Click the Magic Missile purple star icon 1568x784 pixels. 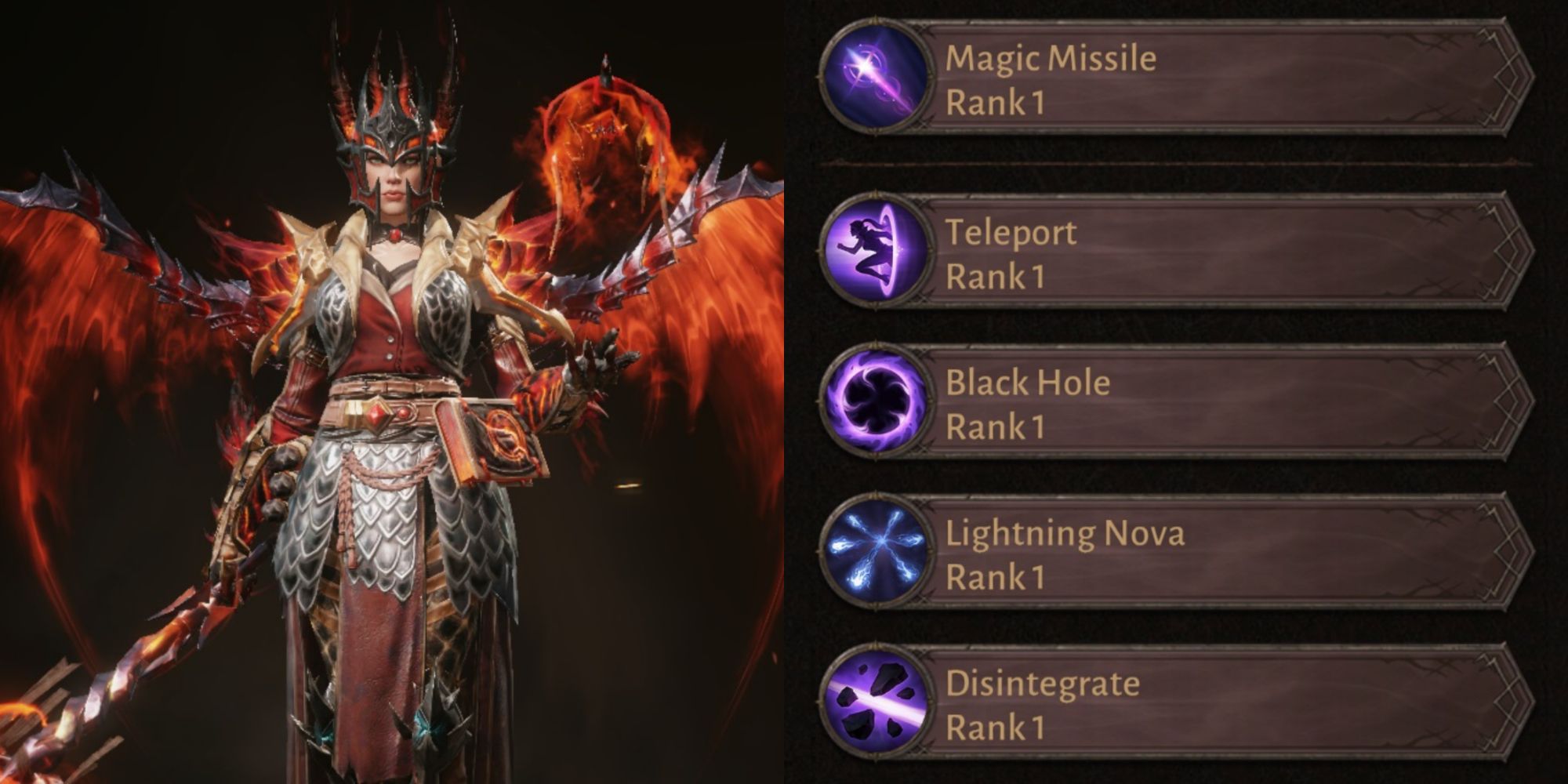pyautogui.click(x=876, y=79)
